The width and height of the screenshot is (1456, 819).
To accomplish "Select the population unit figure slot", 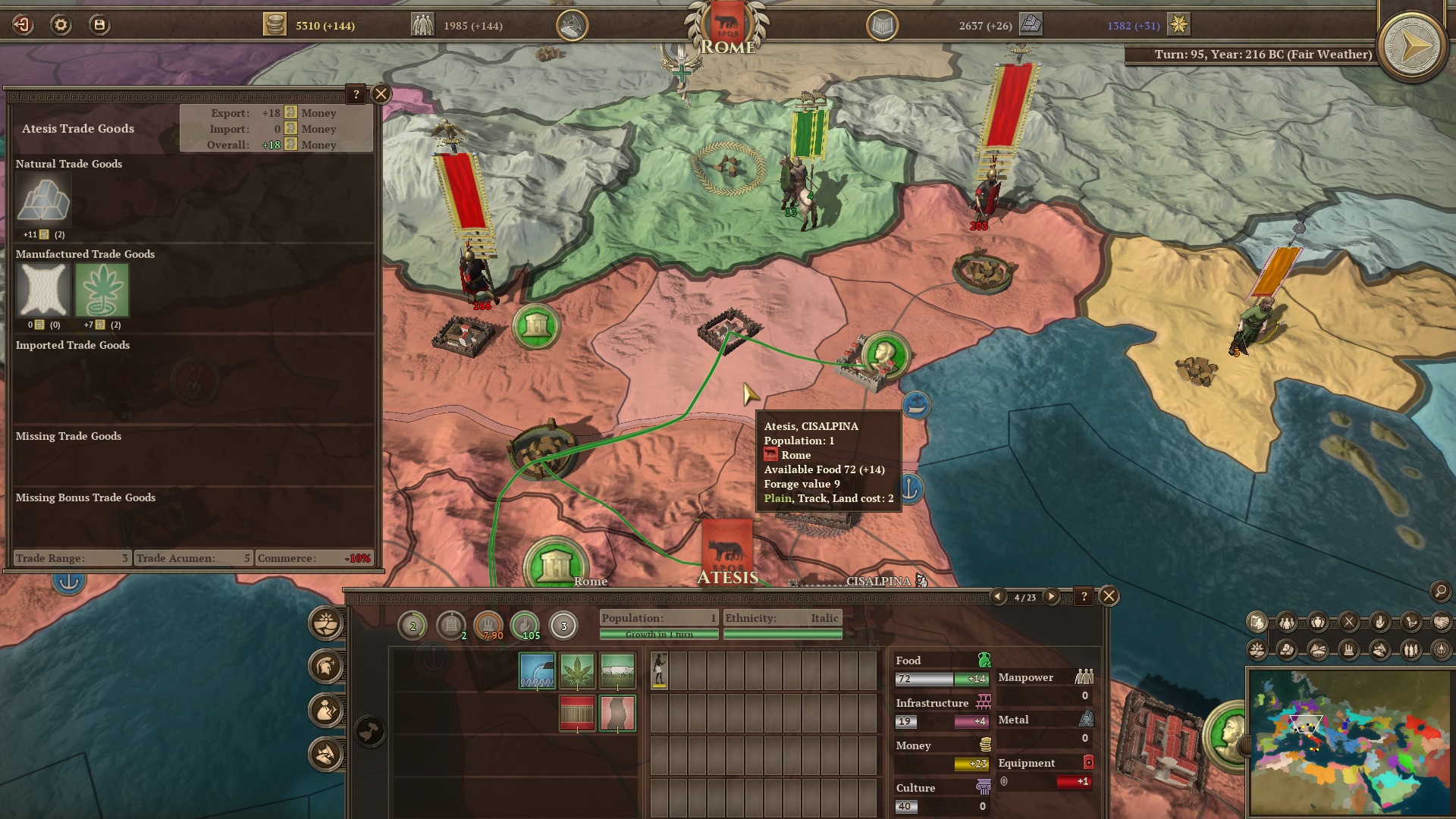I will click(660, 670).
